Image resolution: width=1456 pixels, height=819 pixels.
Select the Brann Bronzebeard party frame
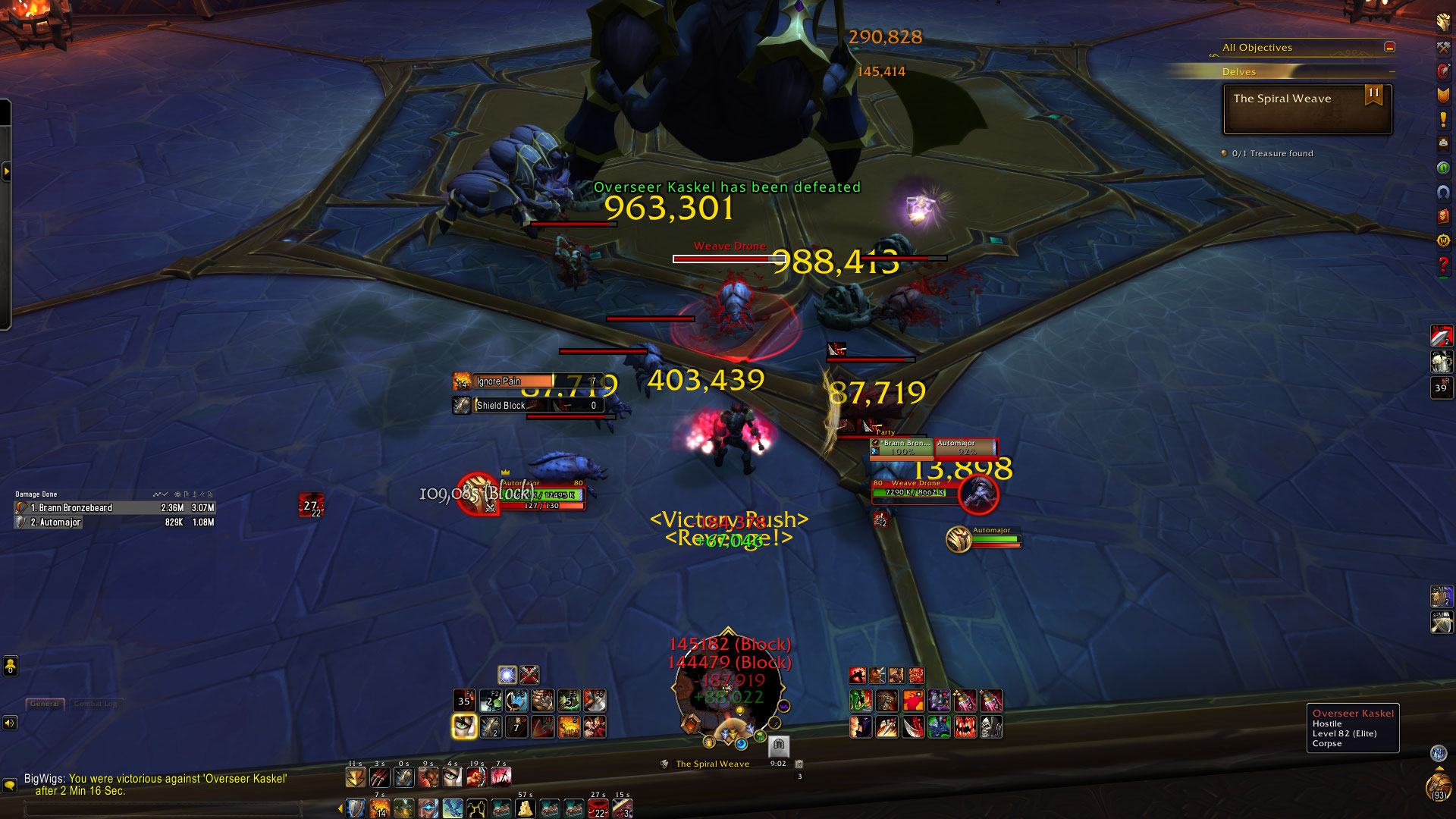click(x=902, y=448)
